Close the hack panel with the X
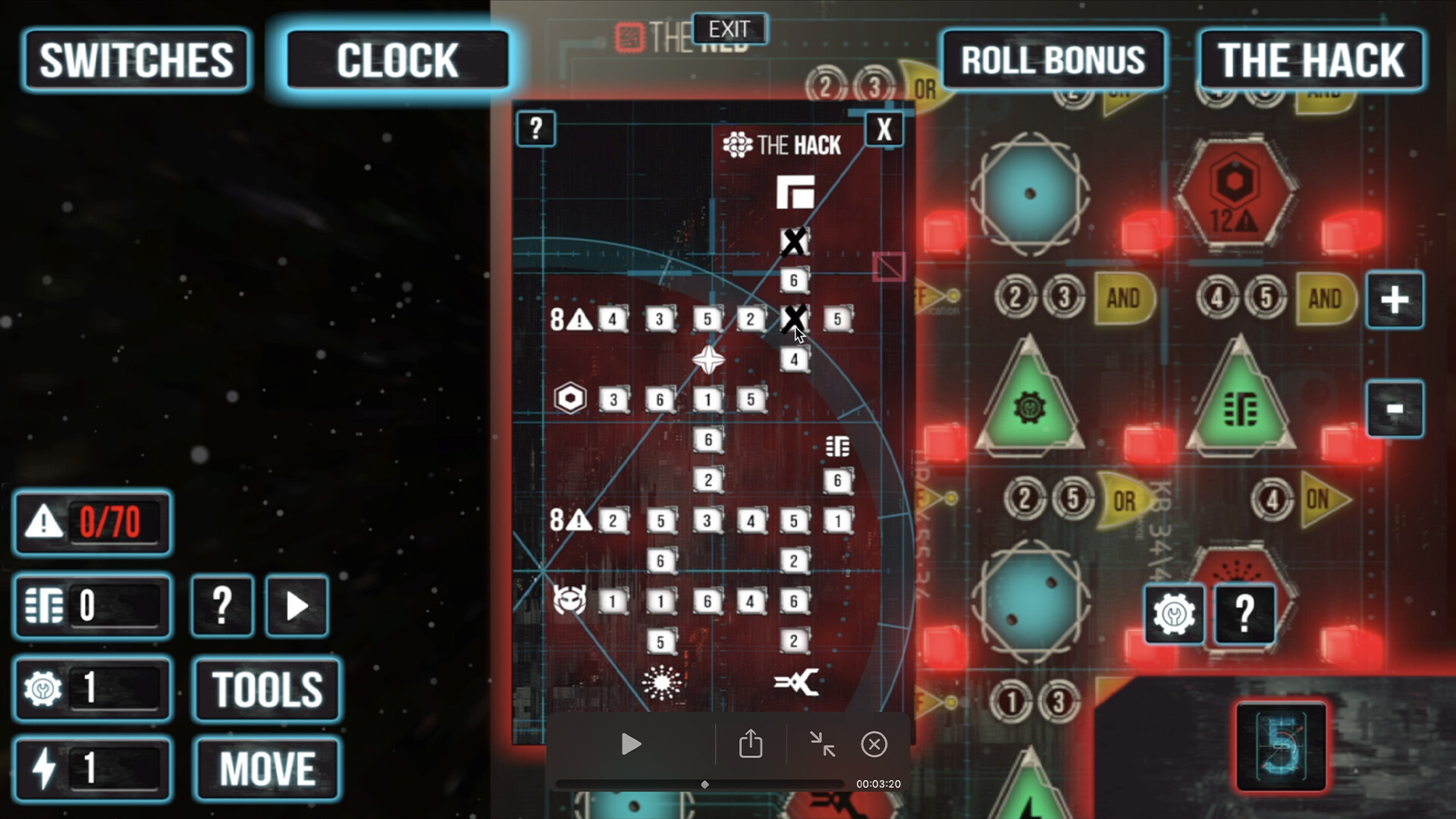 click(883, 129)
